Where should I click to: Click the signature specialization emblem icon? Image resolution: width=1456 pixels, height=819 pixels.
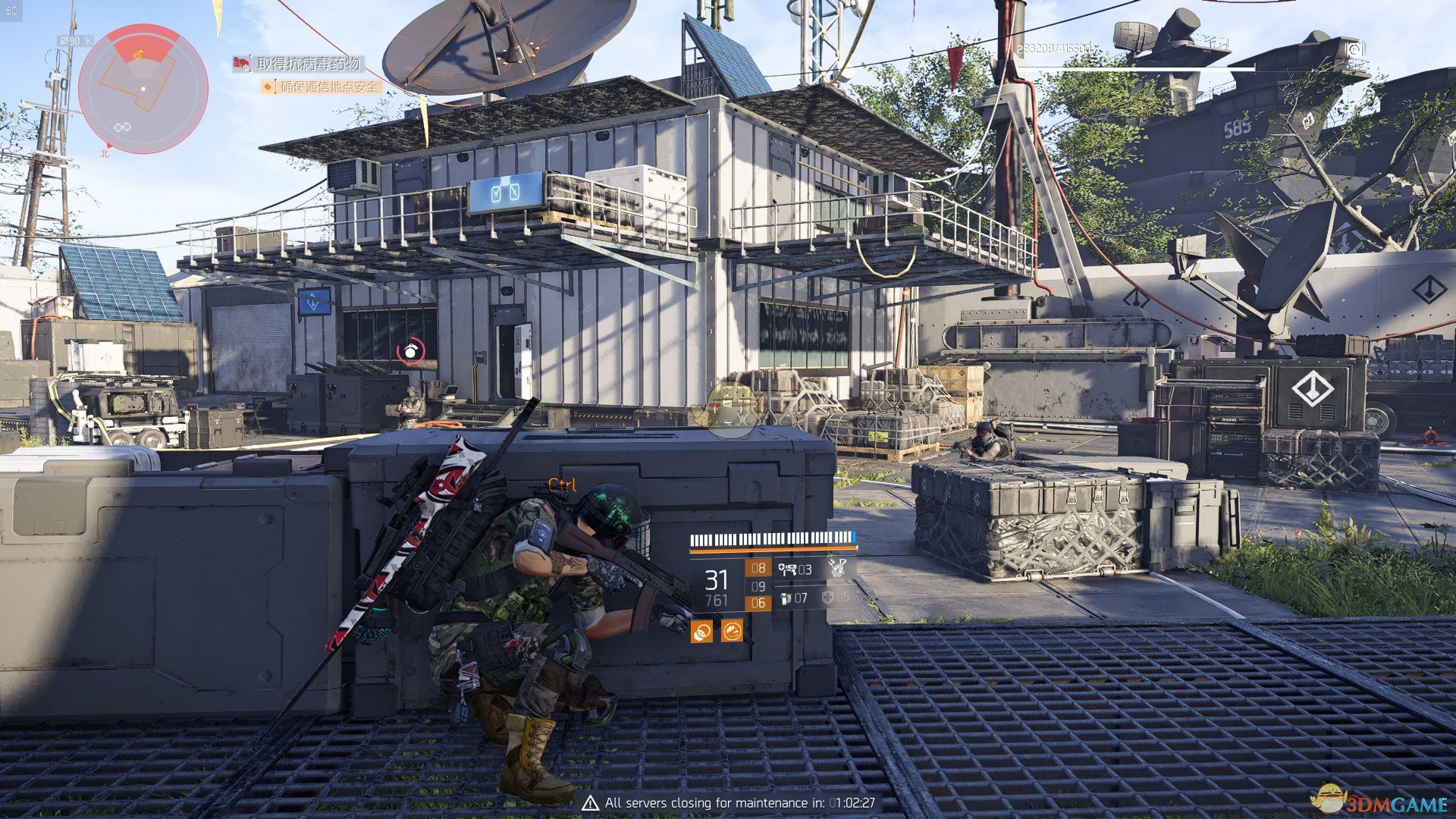pyautogui.click(x=837, y=568)
